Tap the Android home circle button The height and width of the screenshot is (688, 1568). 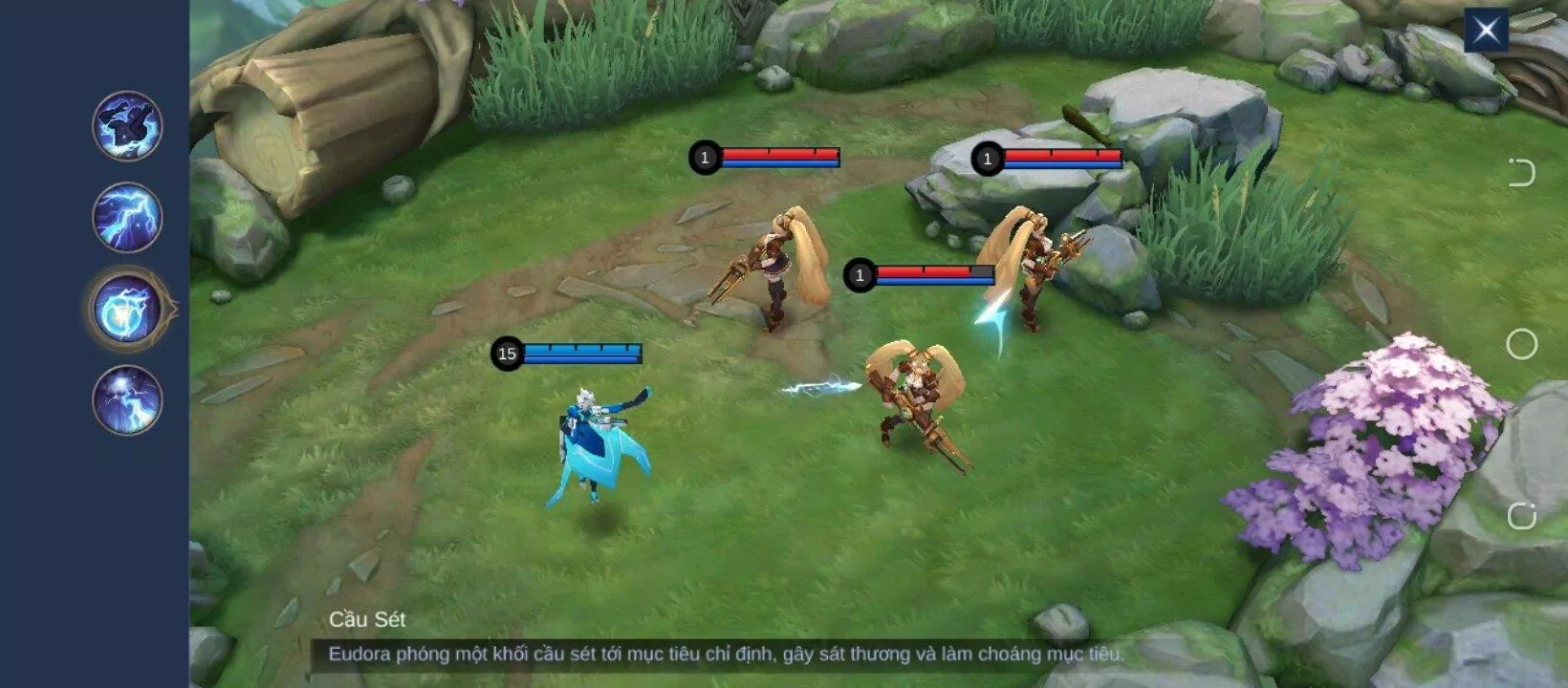pos(1521,344)
